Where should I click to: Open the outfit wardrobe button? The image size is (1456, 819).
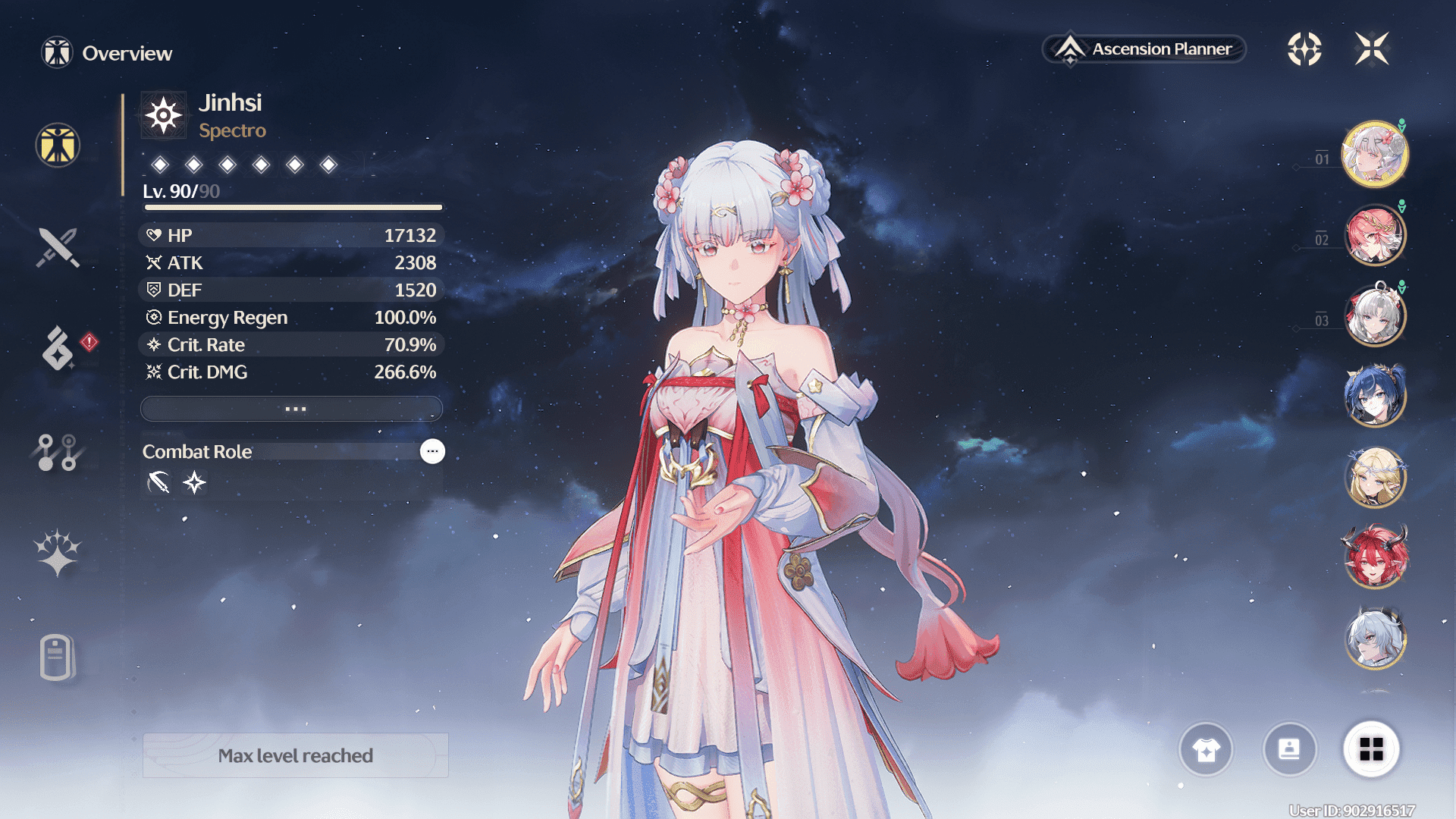1206,750
